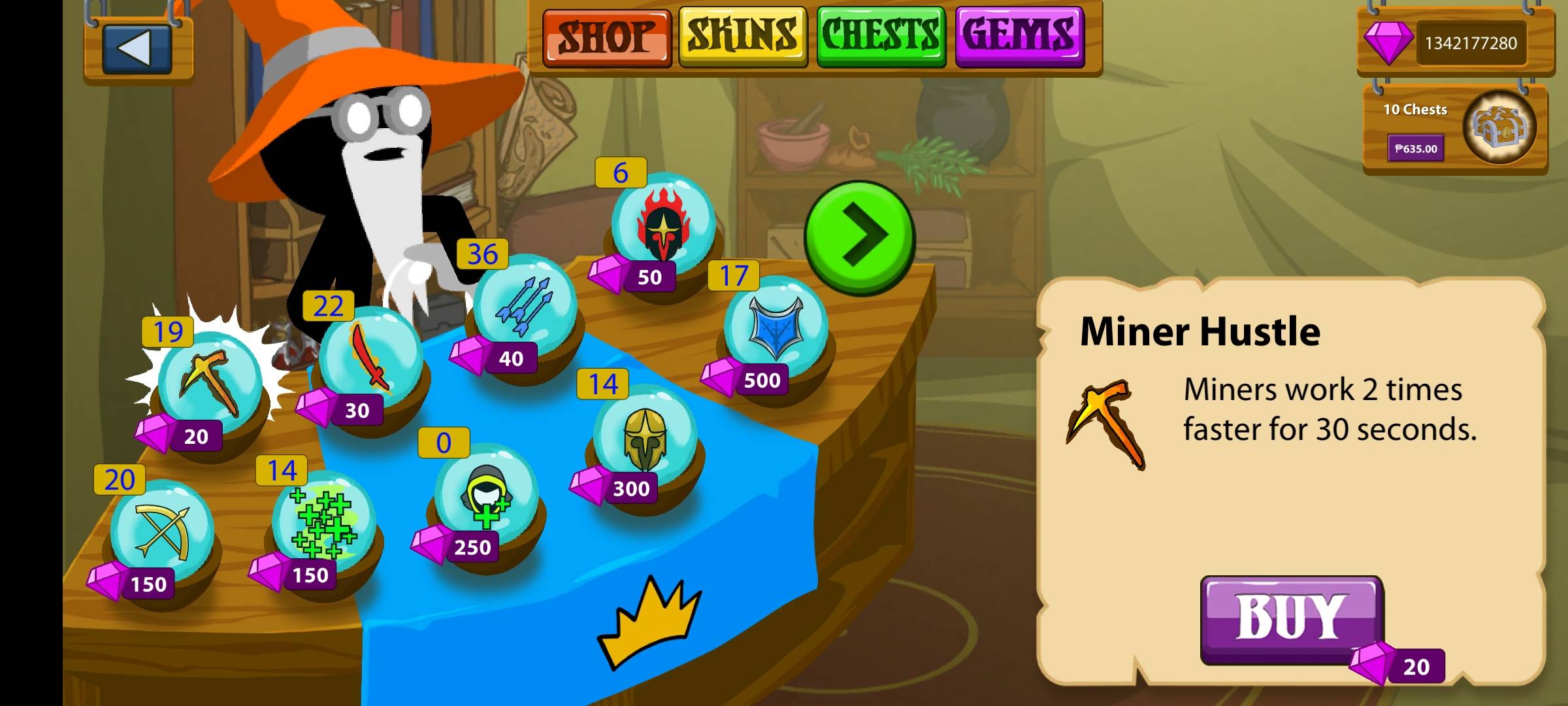Select the Miner Hustle pickaxe orb

click(210, 384)
